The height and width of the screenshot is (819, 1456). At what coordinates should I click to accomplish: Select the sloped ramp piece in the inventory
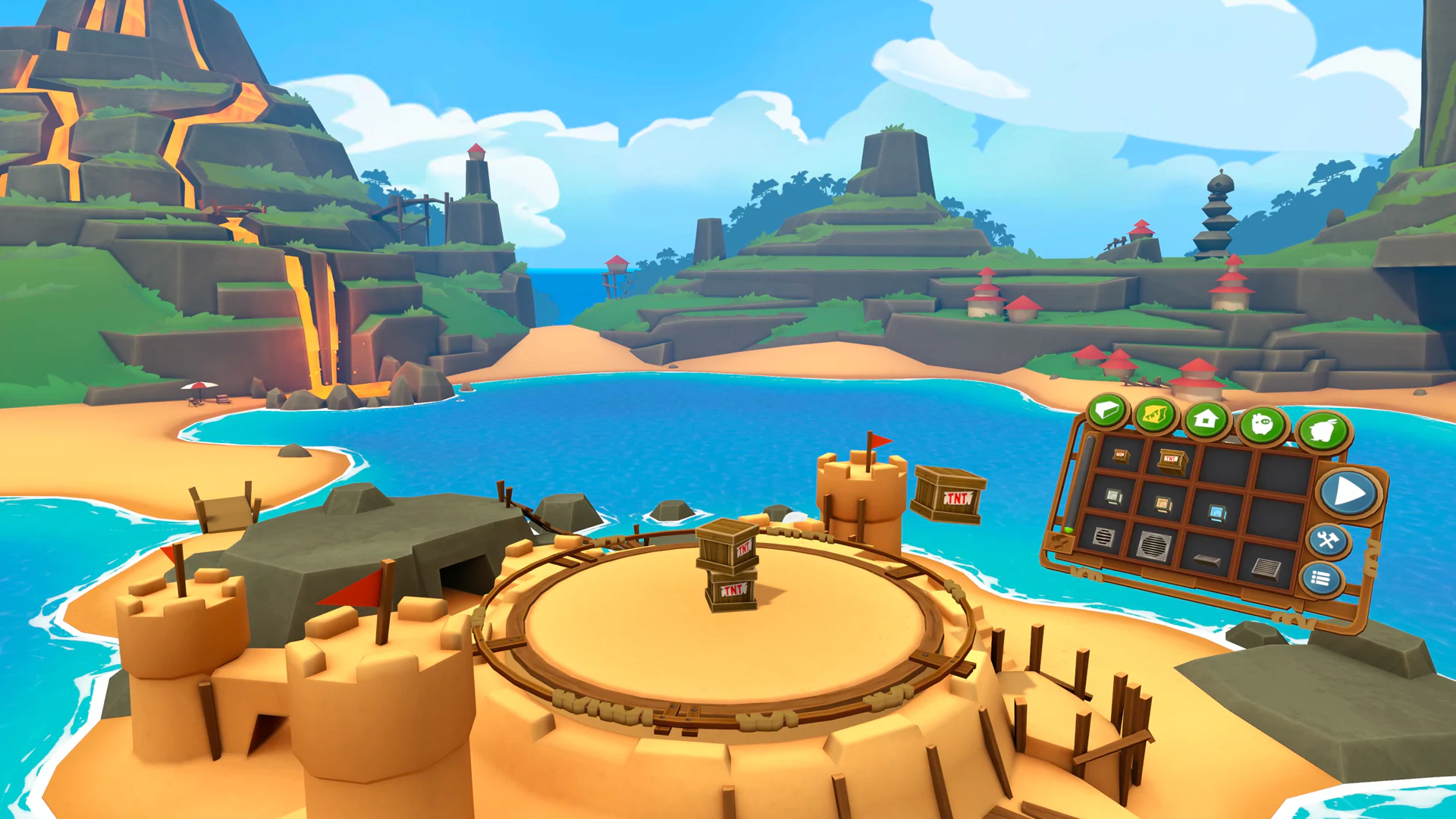tap(1207, 560)
